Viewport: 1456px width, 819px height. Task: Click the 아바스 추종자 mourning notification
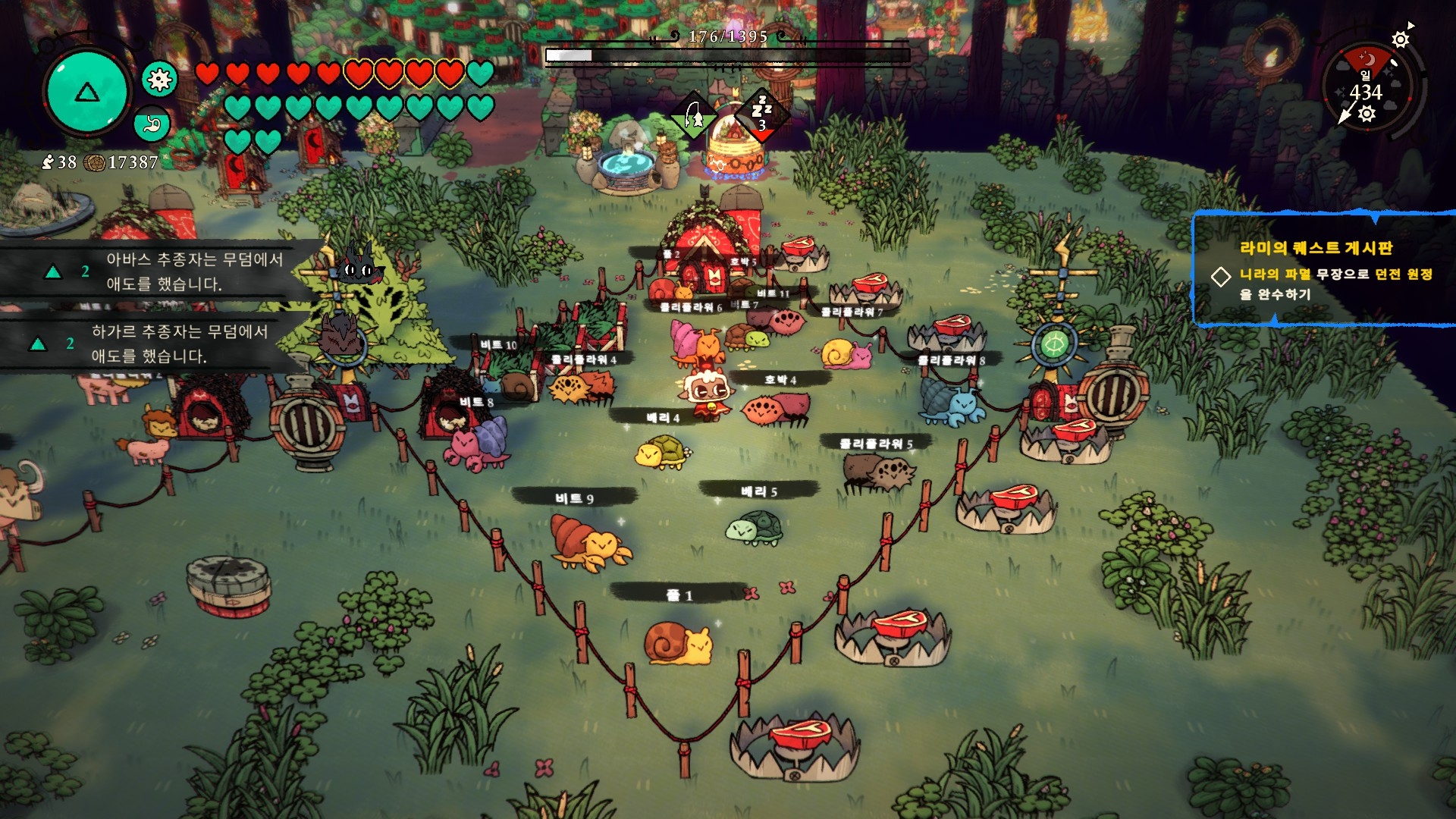click(x=193, y=271)
